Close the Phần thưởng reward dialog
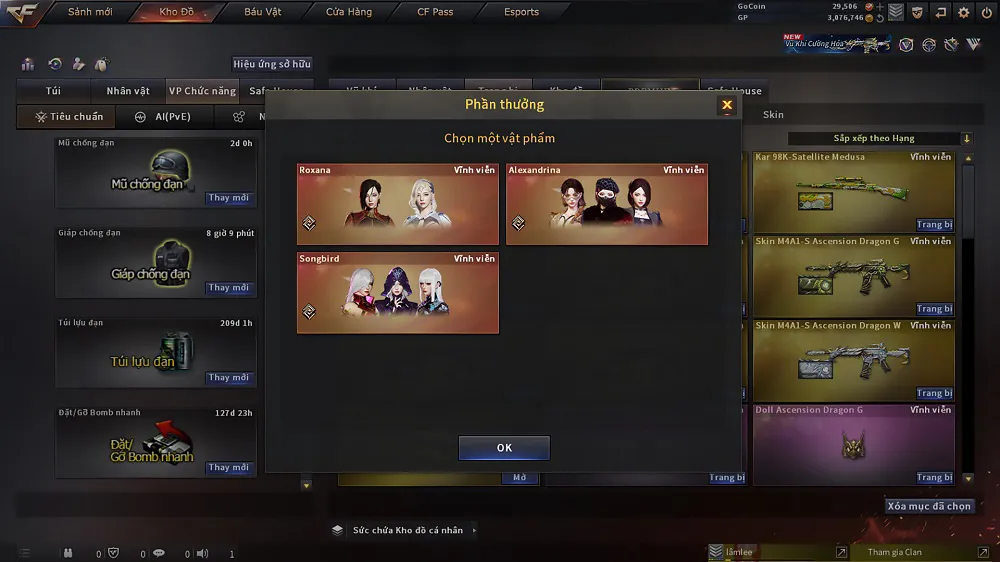The width and height of the screenshot is (1000, 562). coord(727,105)
